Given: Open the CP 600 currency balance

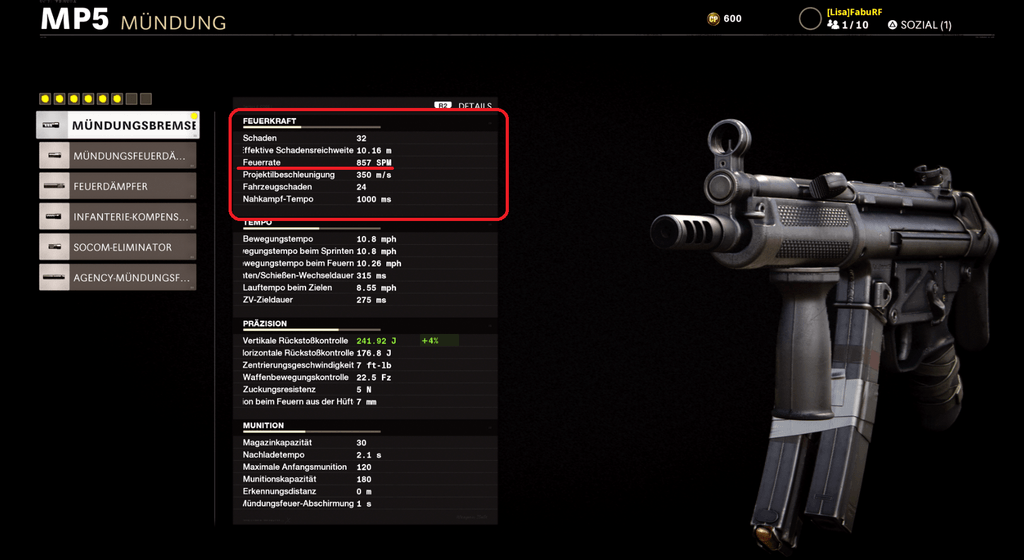Looking at the screenshot, I should click(724, 18).
